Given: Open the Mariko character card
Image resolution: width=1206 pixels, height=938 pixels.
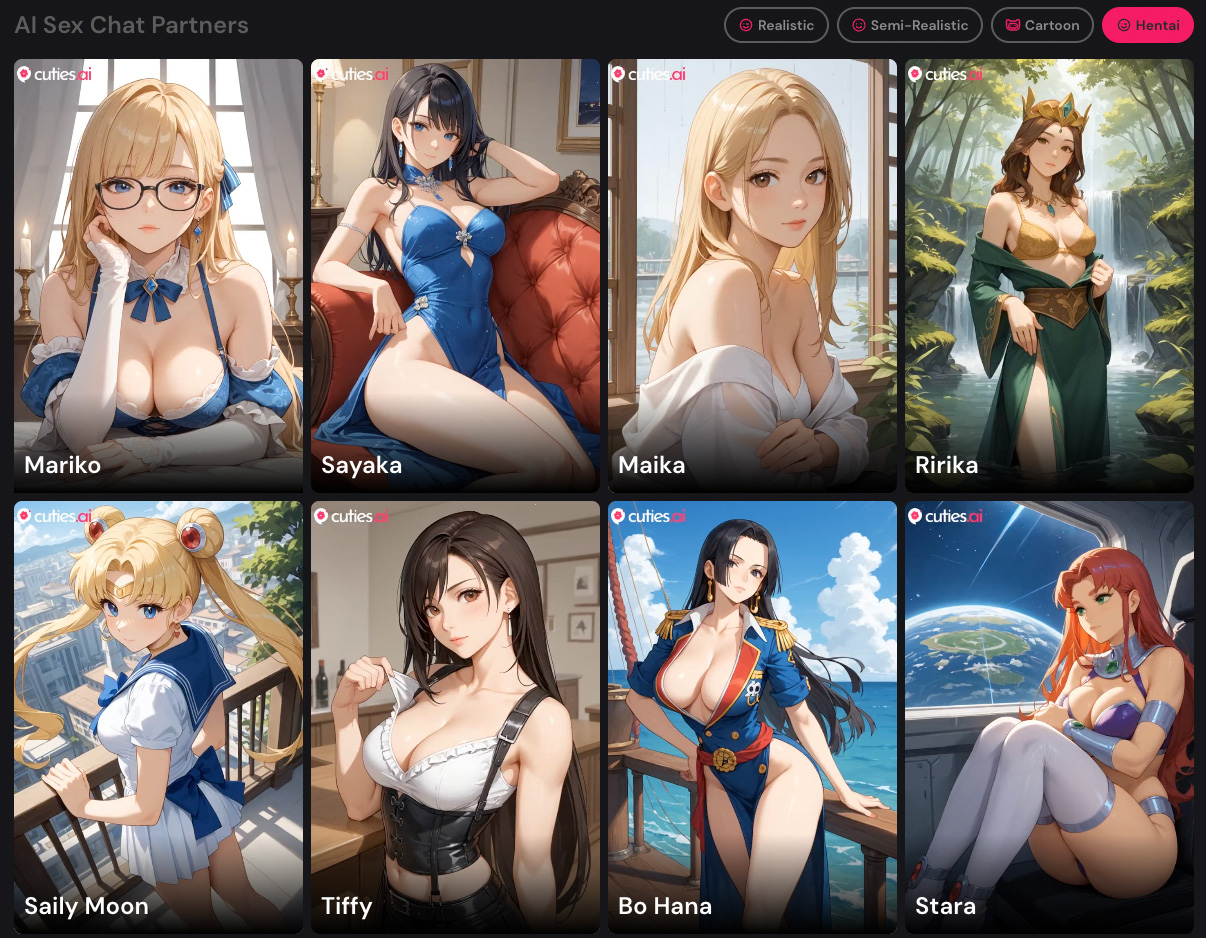Looking at the screenshot, I should pyautogui.click(x=158, y=275).
